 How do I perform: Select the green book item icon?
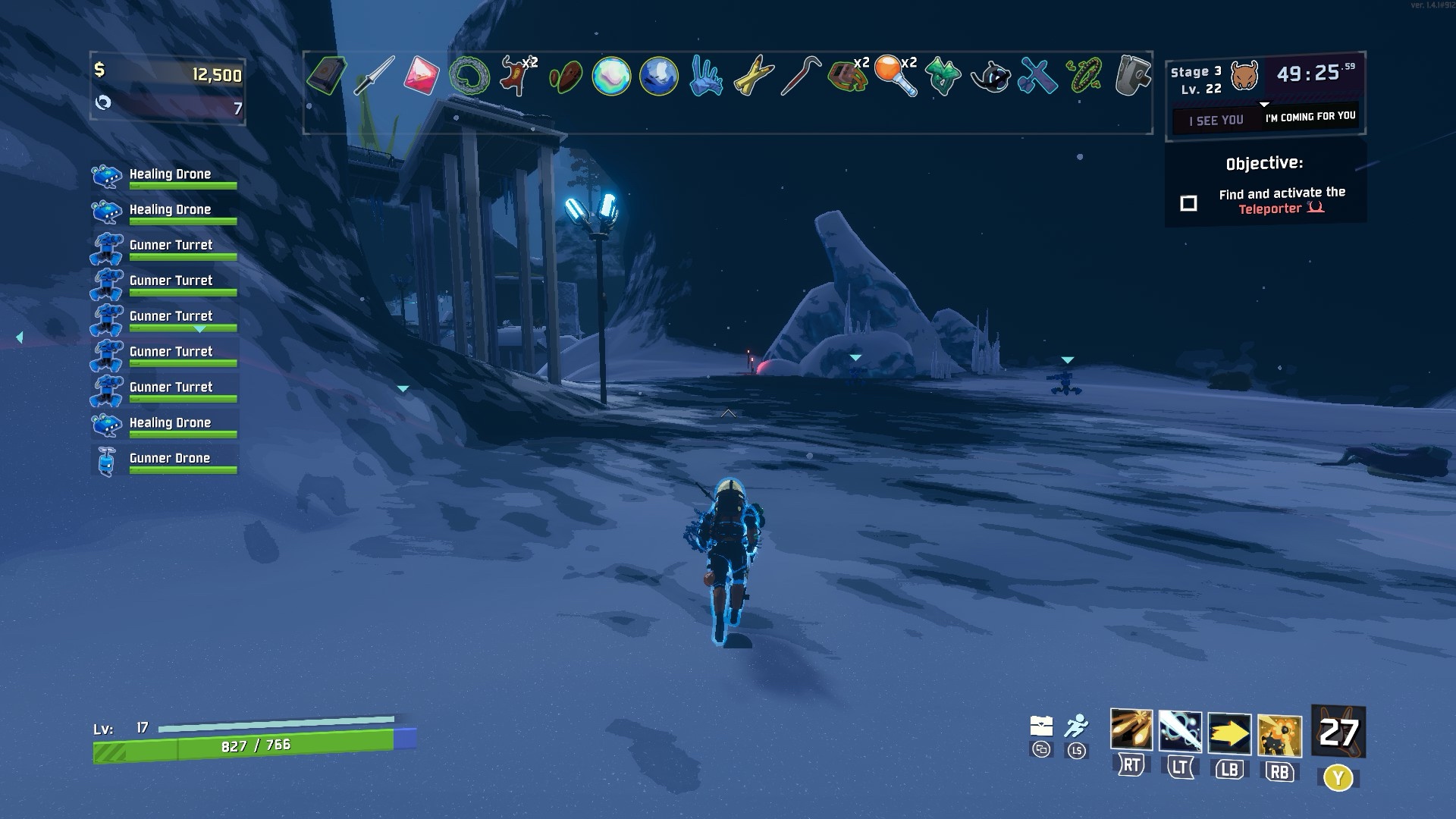click(x=326, y=75)
